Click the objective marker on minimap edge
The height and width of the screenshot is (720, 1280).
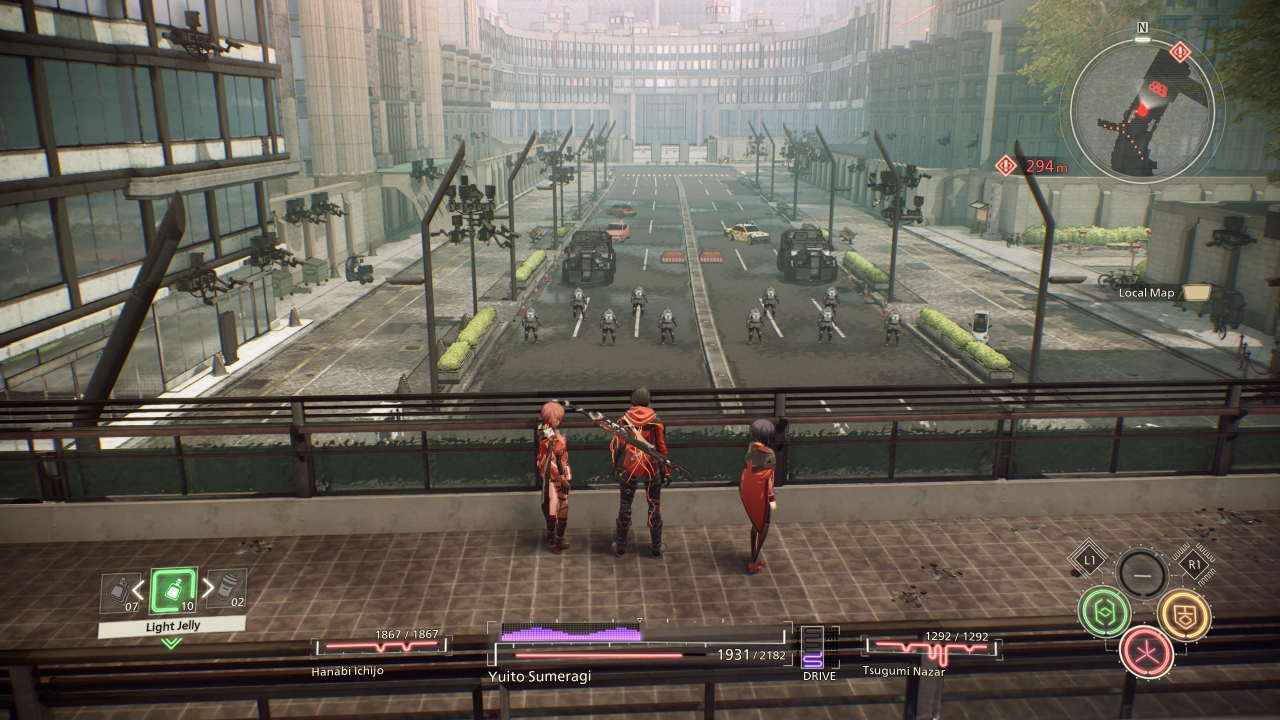pos(1181,51)
